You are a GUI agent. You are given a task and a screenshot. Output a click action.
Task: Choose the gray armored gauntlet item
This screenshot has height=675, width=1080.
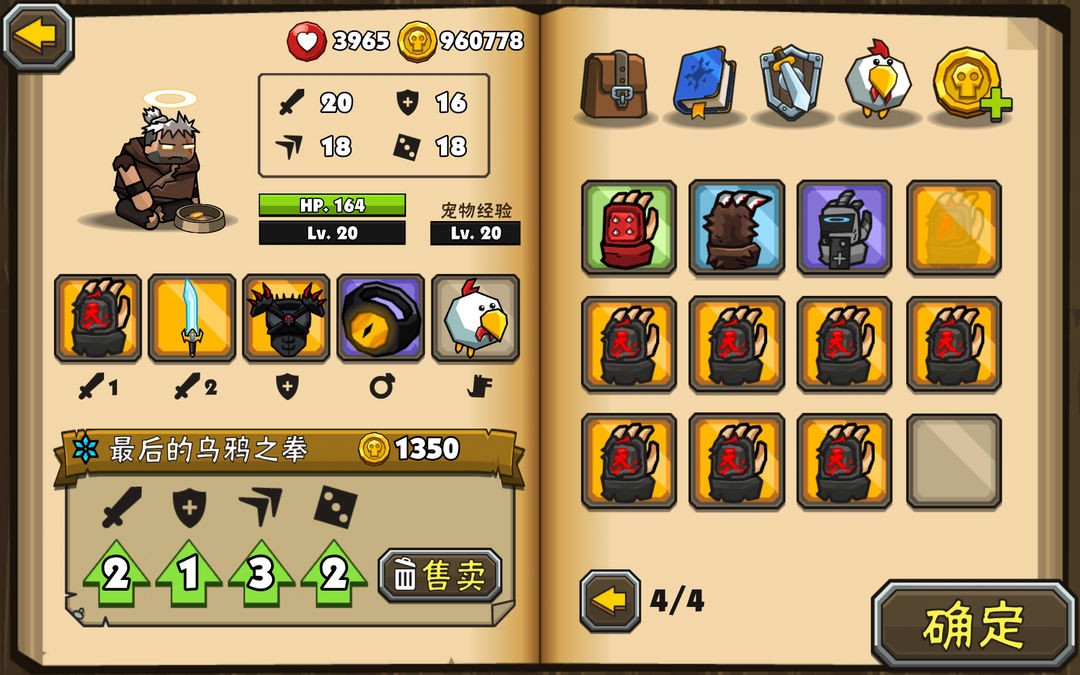point(844,227)
